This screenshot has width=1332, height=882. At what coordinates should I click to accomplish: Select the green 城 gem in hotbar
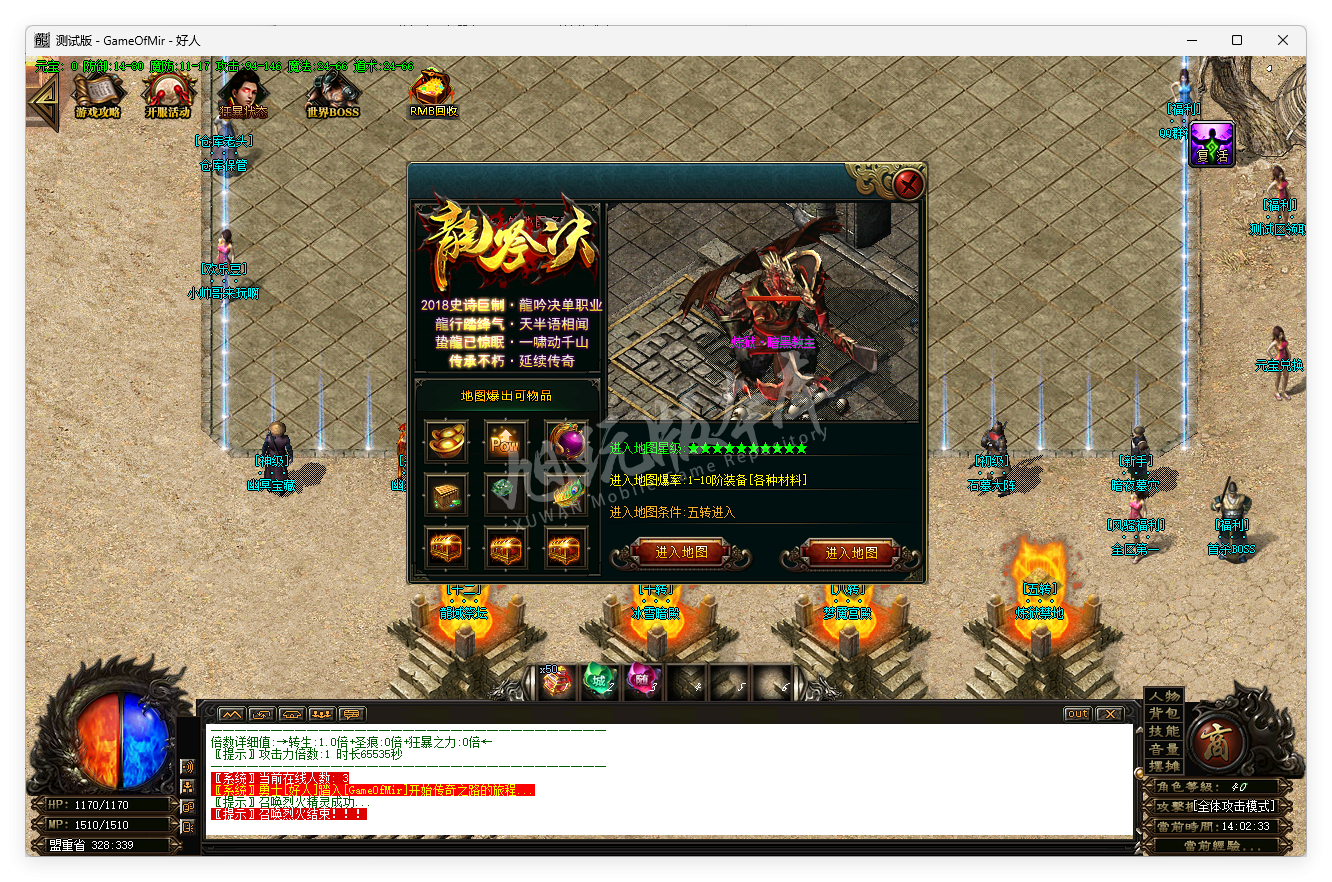(x=599, y=681)
